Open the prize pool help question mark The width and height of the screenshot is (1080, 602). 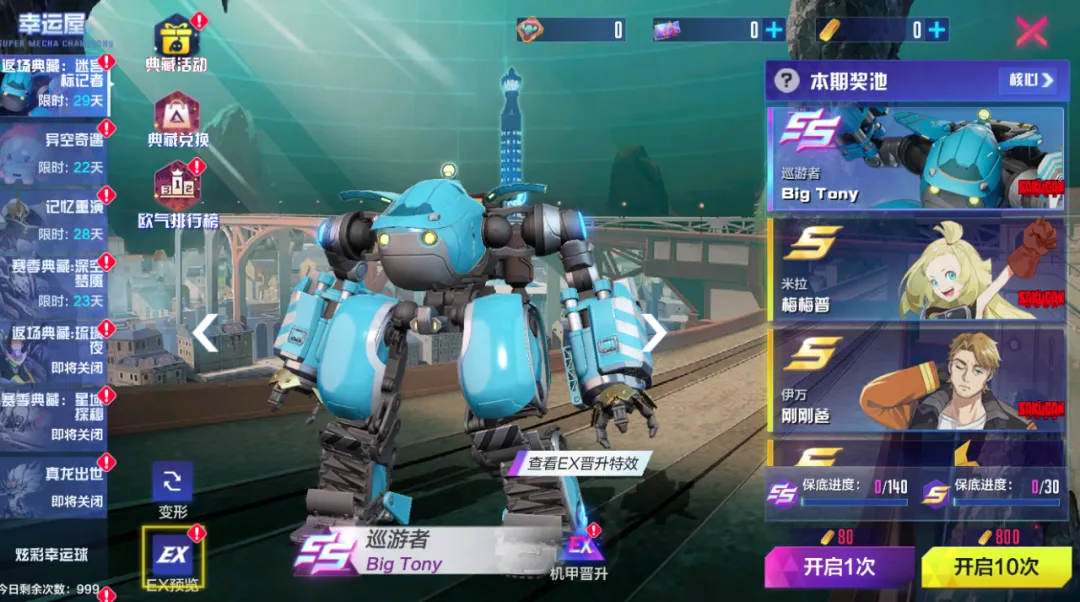point(787,80)
